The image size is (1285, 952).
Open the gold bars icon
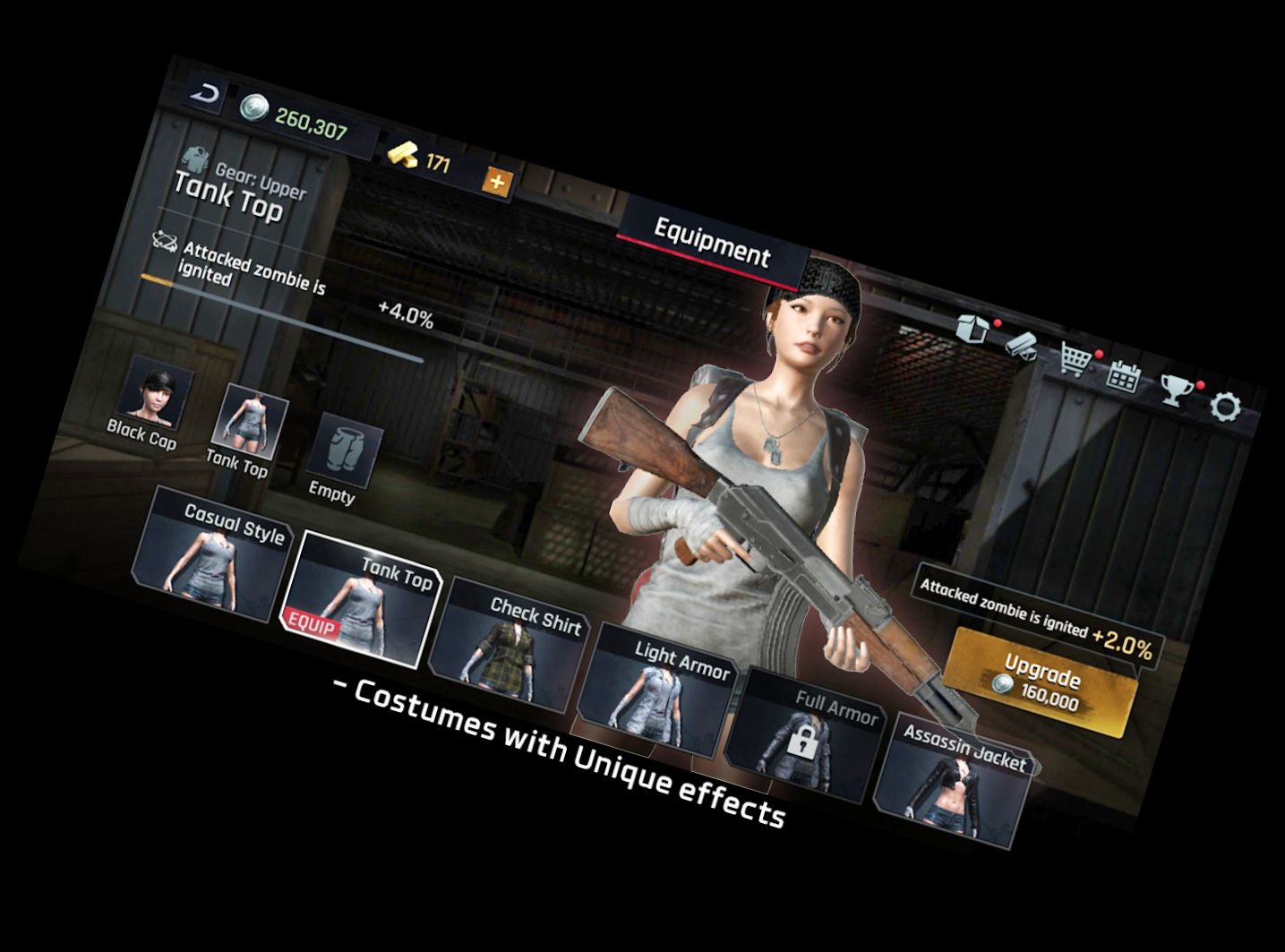click(x=1021, y=344)
